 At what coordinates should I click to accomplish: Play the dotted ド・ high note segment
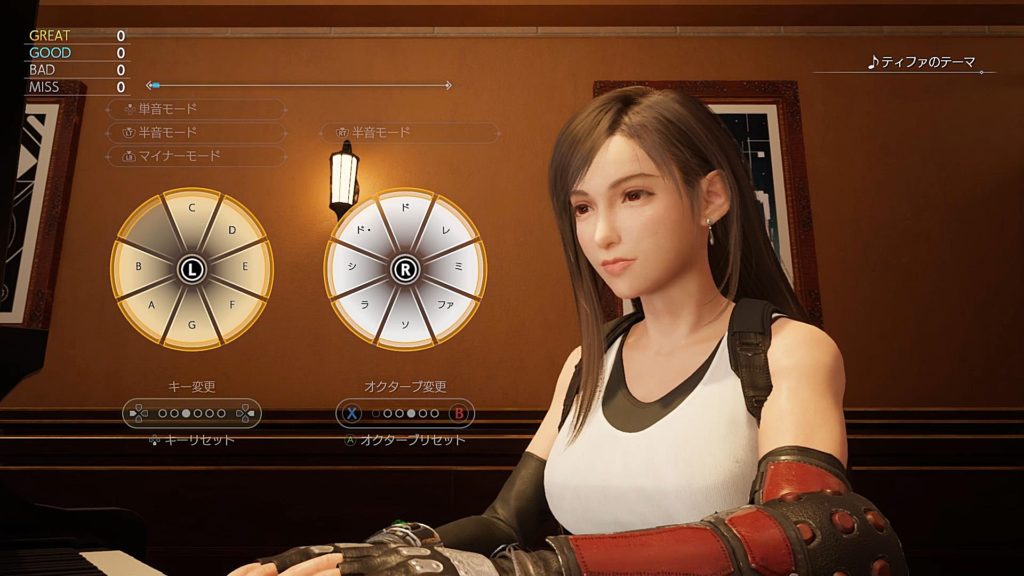pyautogui.click(x=366, y=229)
